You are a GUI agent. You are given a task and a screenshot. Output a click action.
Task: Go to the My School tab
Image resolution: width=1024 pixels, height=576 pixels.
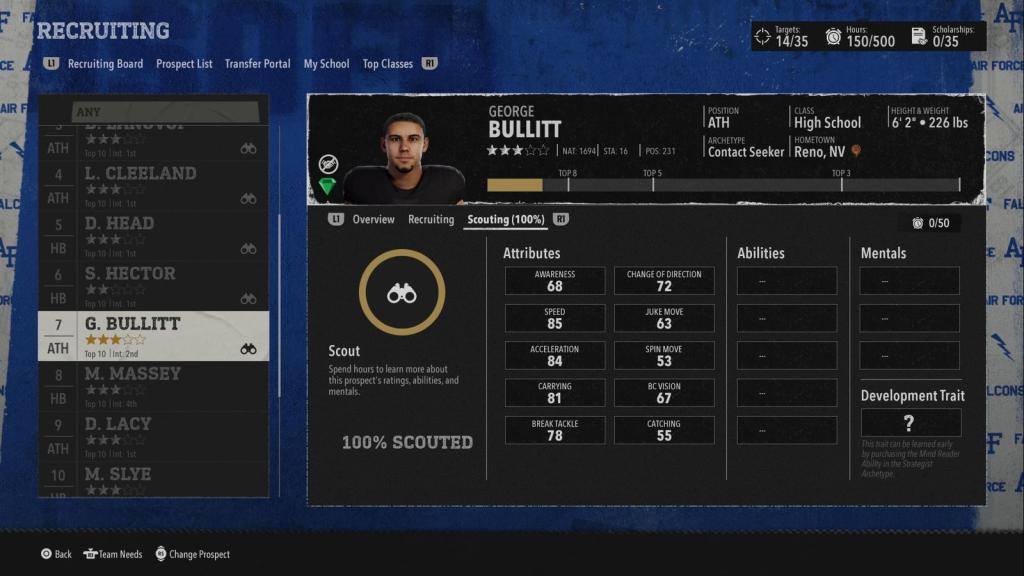pyautogui.click(x=326, y=64)
